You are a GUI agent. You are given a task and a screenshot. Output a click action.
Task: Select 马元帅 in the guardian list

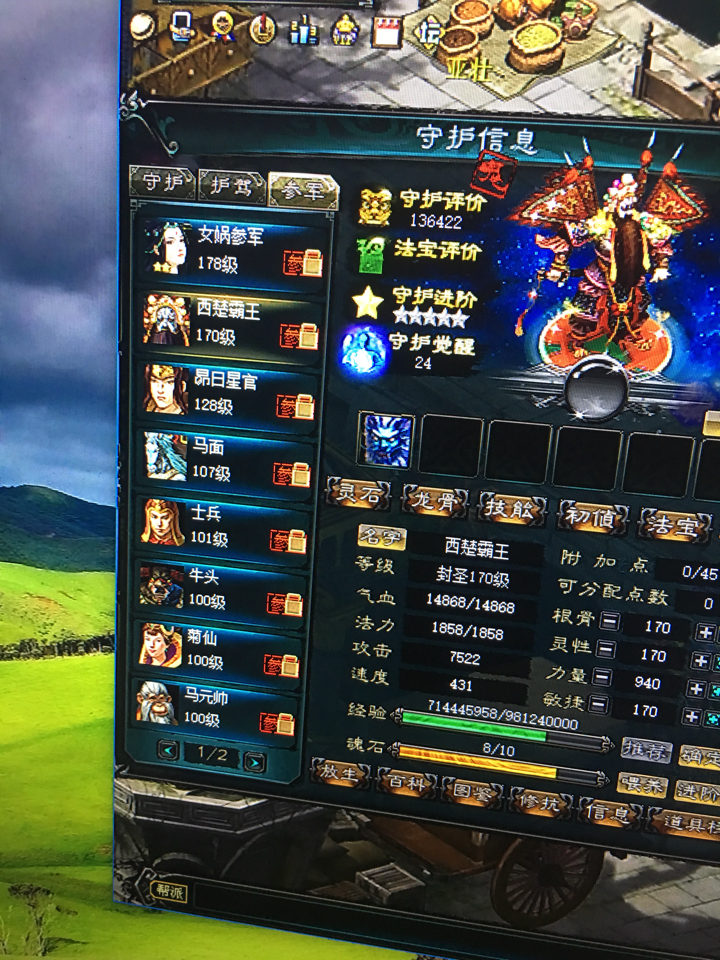[220, 706]
